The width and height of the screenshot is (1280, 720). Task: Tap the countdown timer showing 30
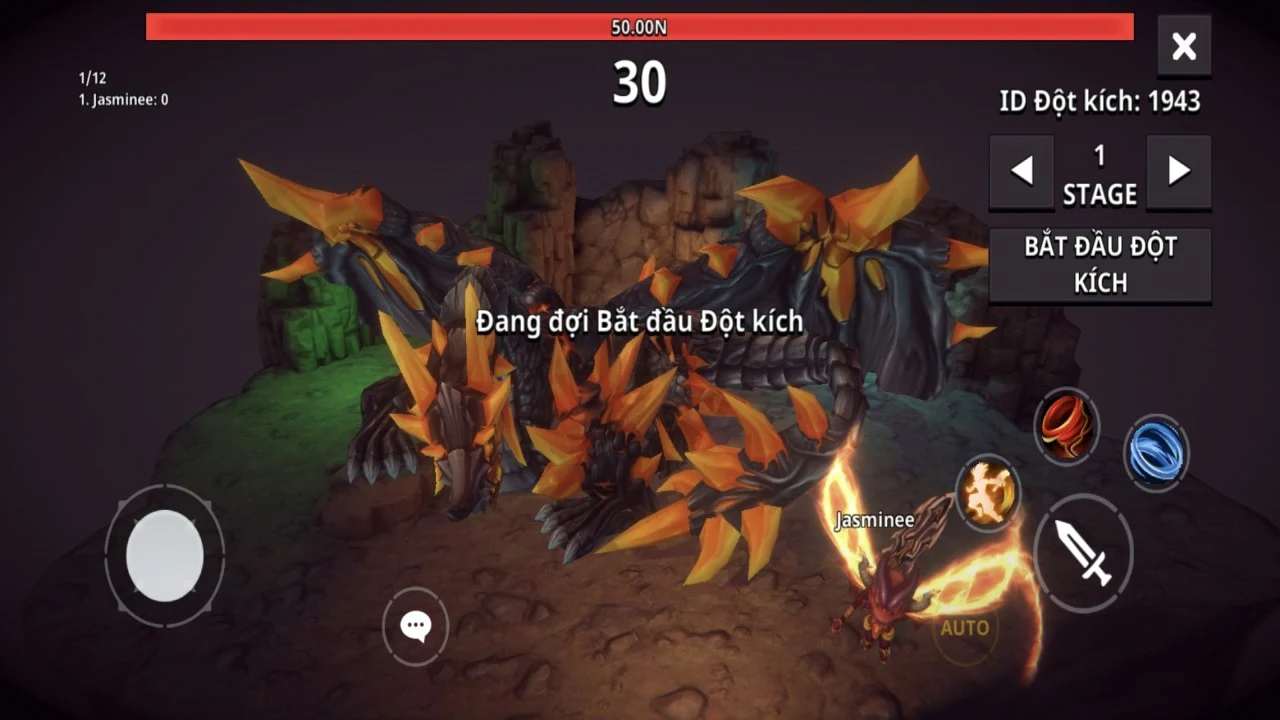pyautogui.click(x=640, y=86)
